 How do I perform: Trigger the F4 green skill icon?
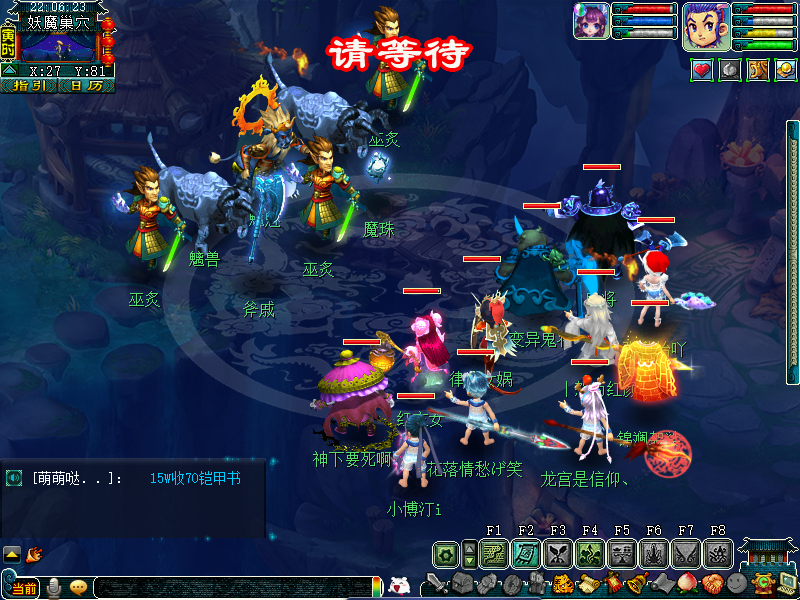pos(590,553)
